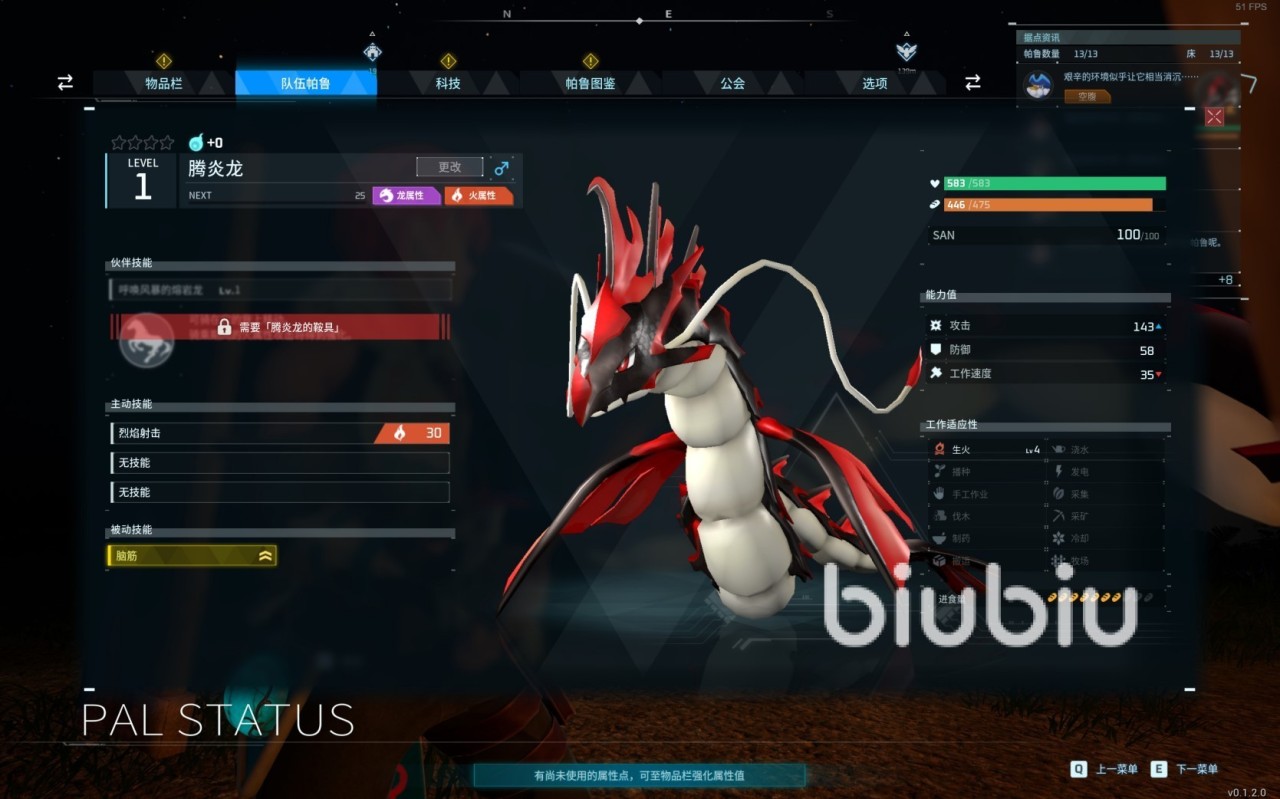The image size is (1280, 799).
Task: Switch to the 物品栏 inventory tab
Action: point(164,84)
